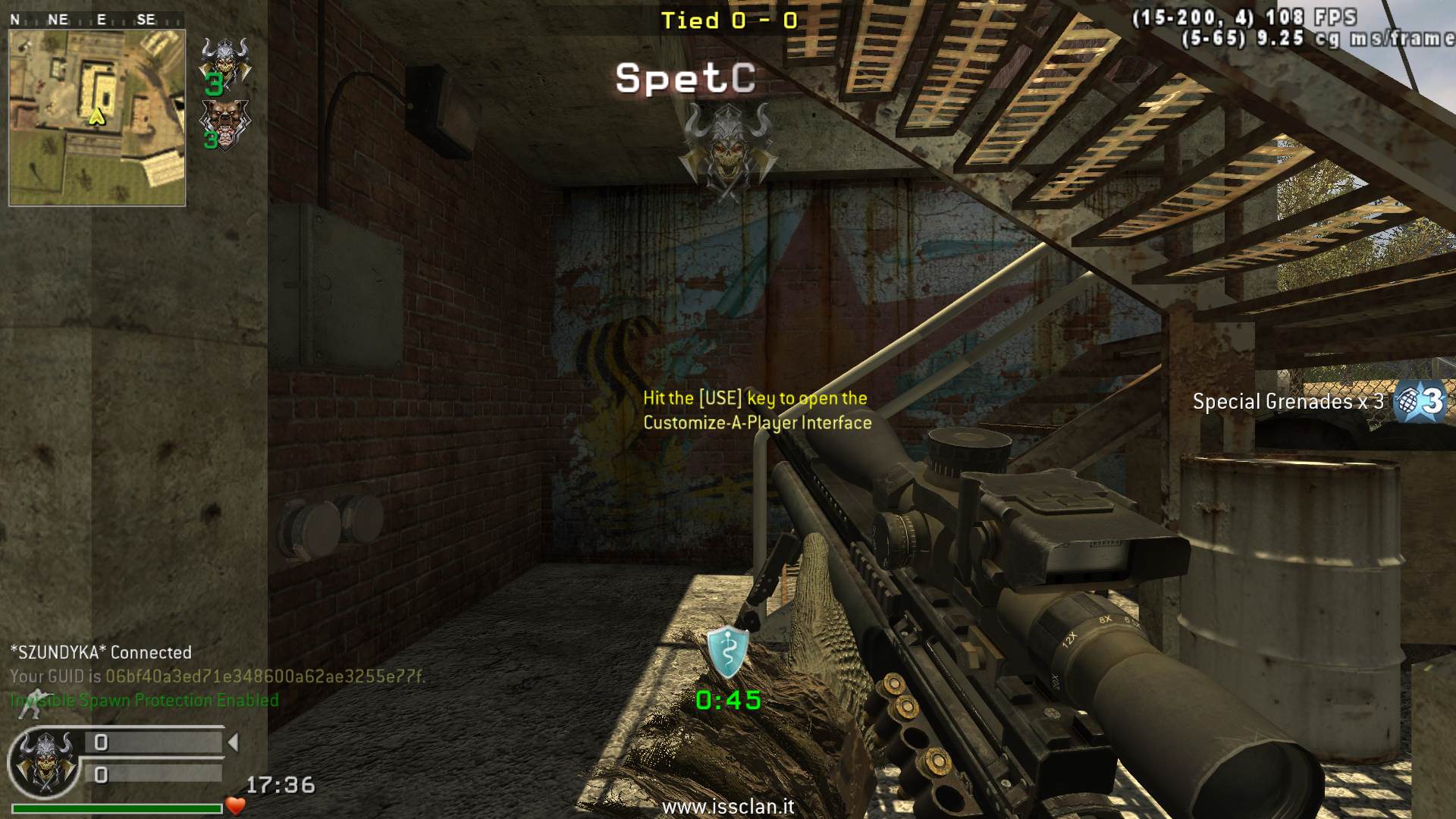Select the snarling beast team icon
This screenshot has width=1456, height=819.
[224, 121]
